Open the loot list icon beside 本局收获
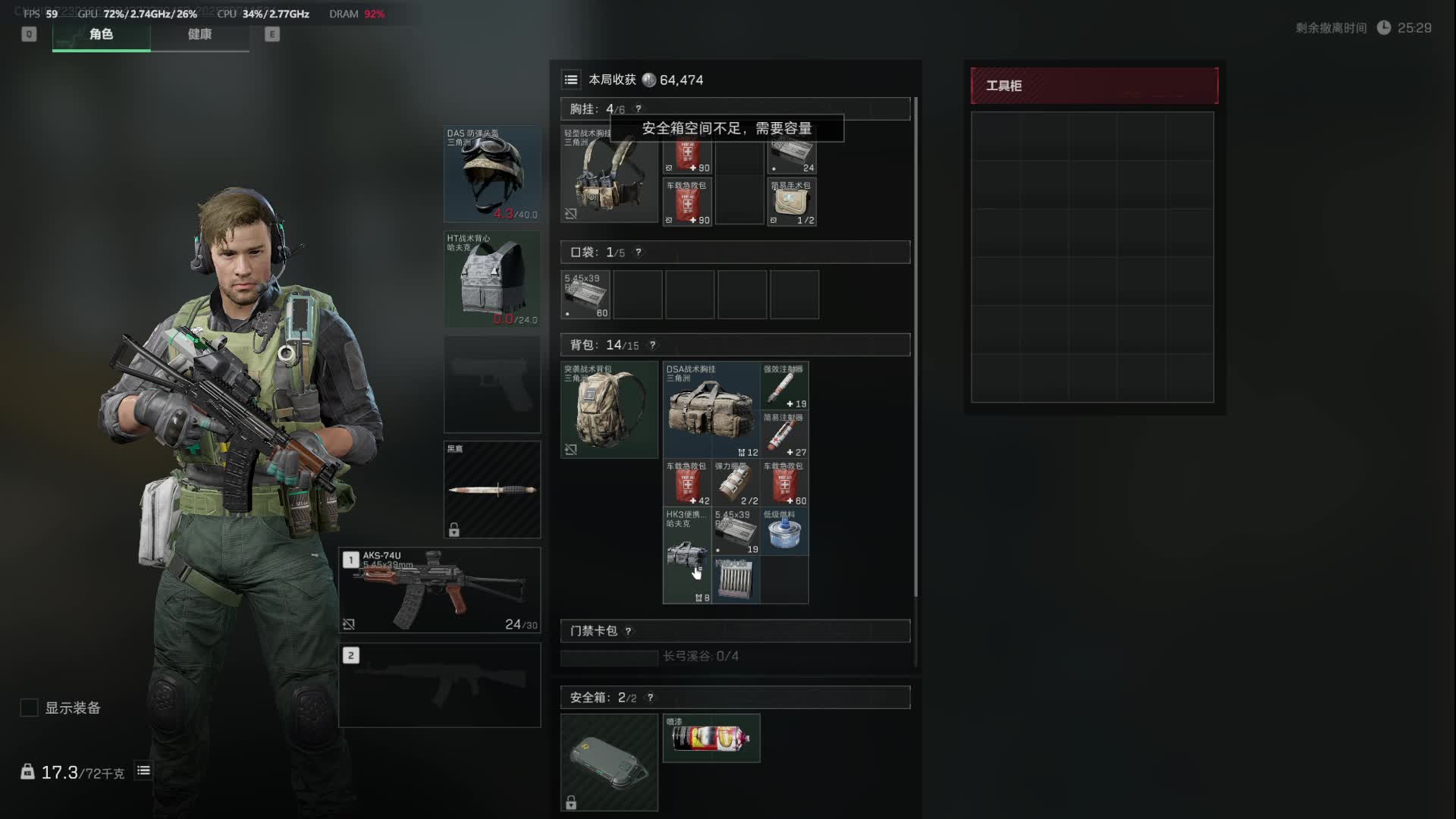This screenshot has width=1456, height=819. click(x=571, y=80)
